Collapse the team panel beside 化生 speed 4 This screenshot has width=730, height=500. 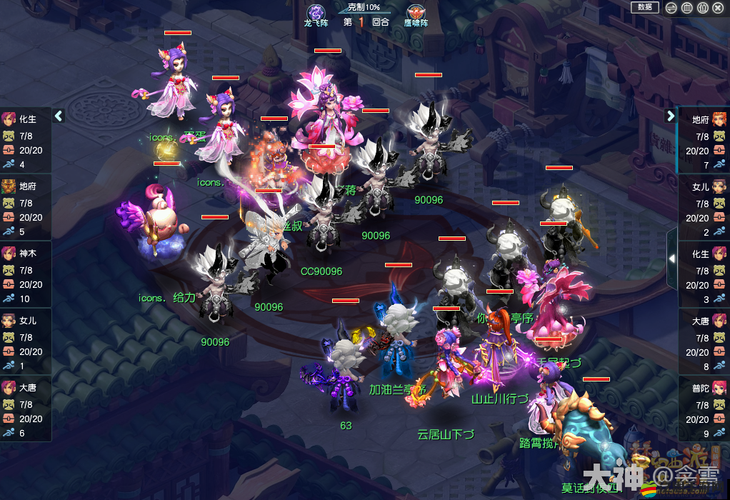coord(58,116)
